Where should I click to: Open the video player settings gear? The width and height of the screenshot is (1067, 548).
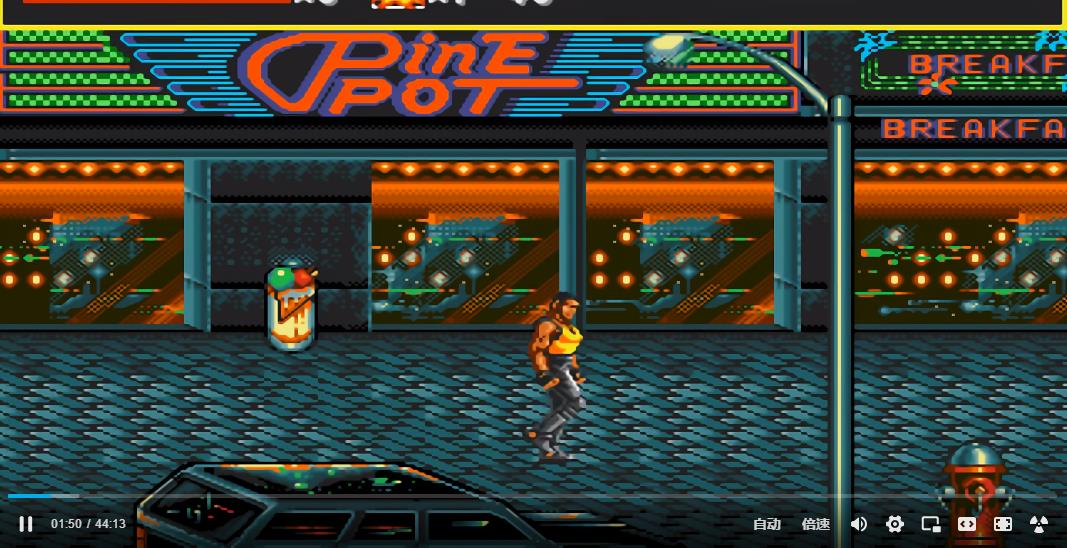[x=895, y=524]
